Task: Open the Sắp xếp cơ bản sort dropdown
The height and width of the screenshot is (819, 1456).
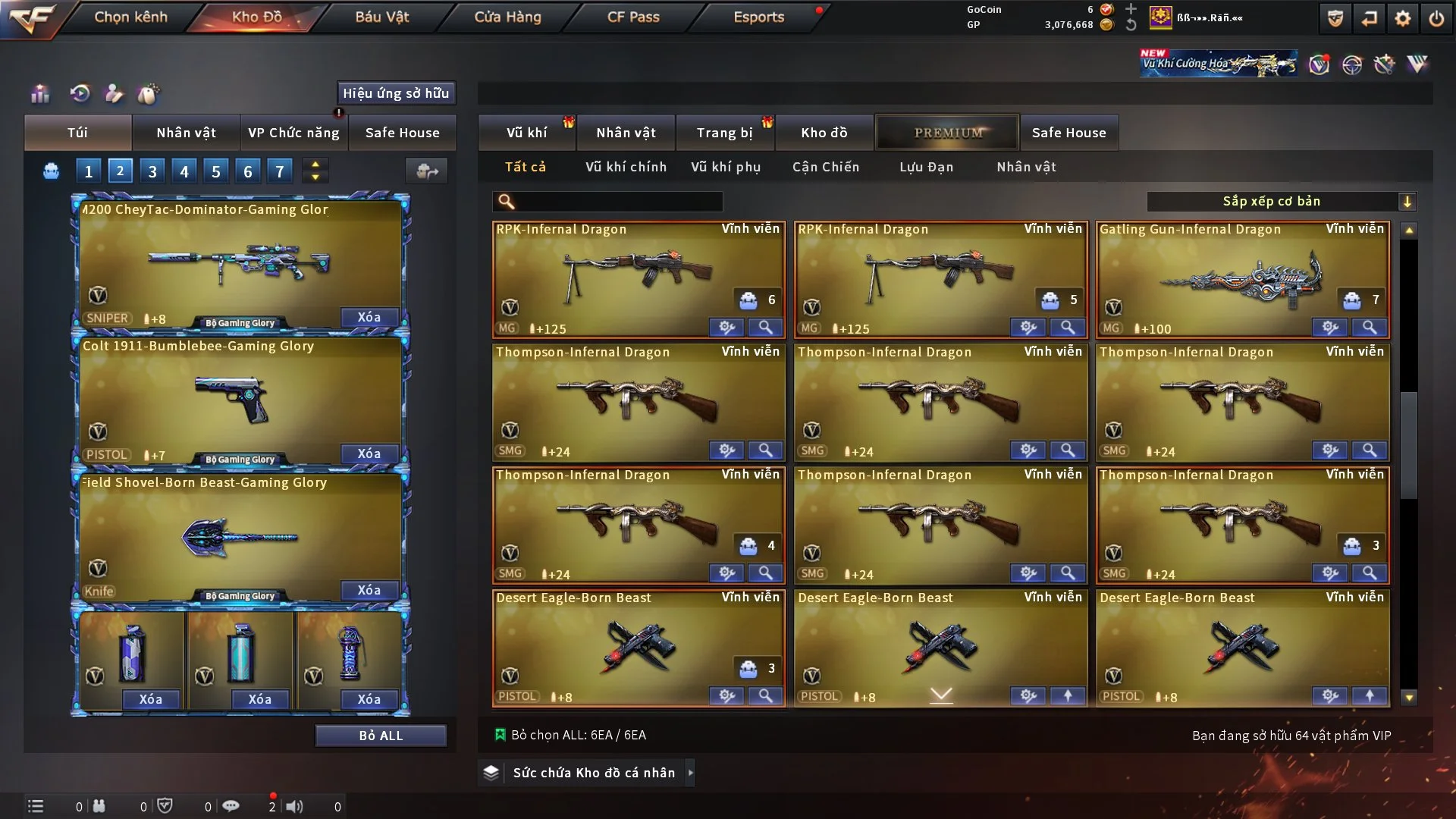Action: point(1280,202)
